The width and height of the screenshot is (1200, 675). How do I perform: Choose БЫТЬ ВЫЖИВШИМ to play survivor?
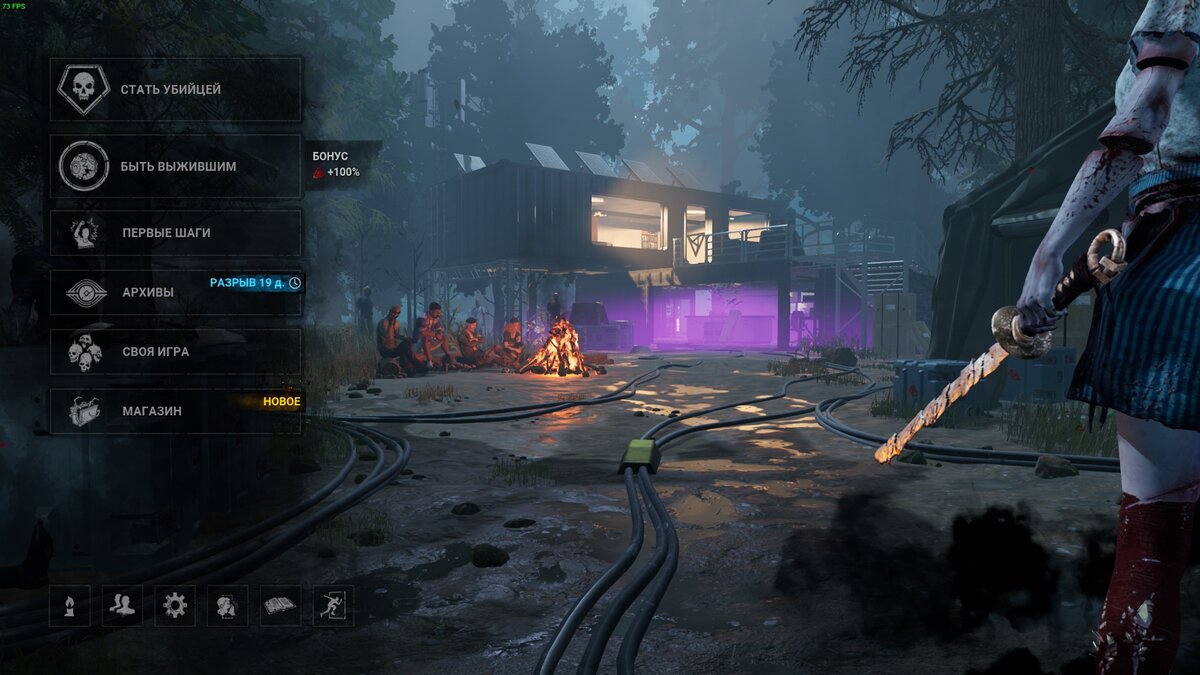(175, 166)
